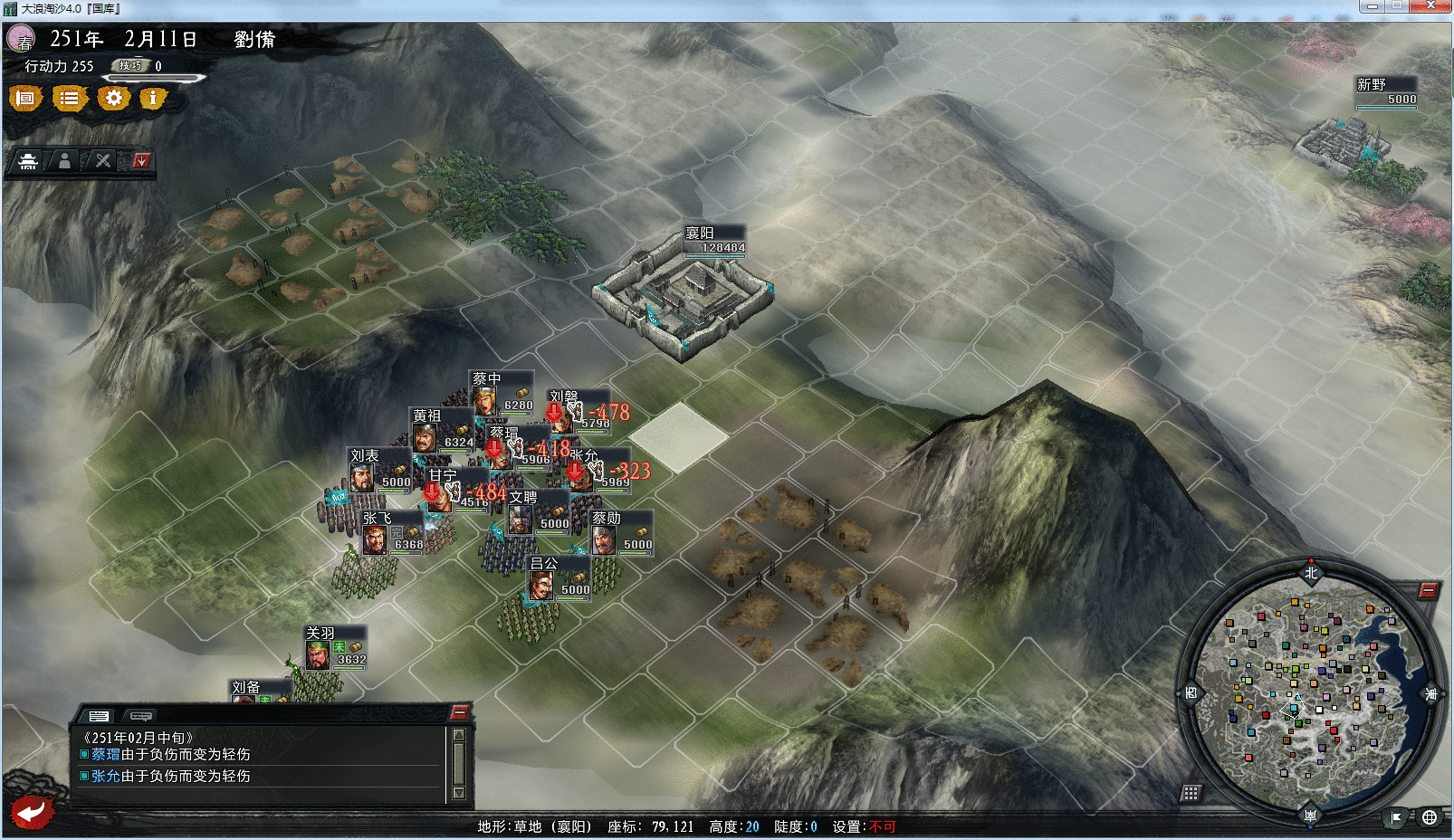The height and width of the screenshot is (840, 1454).
Task: Switch to the crossed swords tab
Action: [x=103, y=161]
